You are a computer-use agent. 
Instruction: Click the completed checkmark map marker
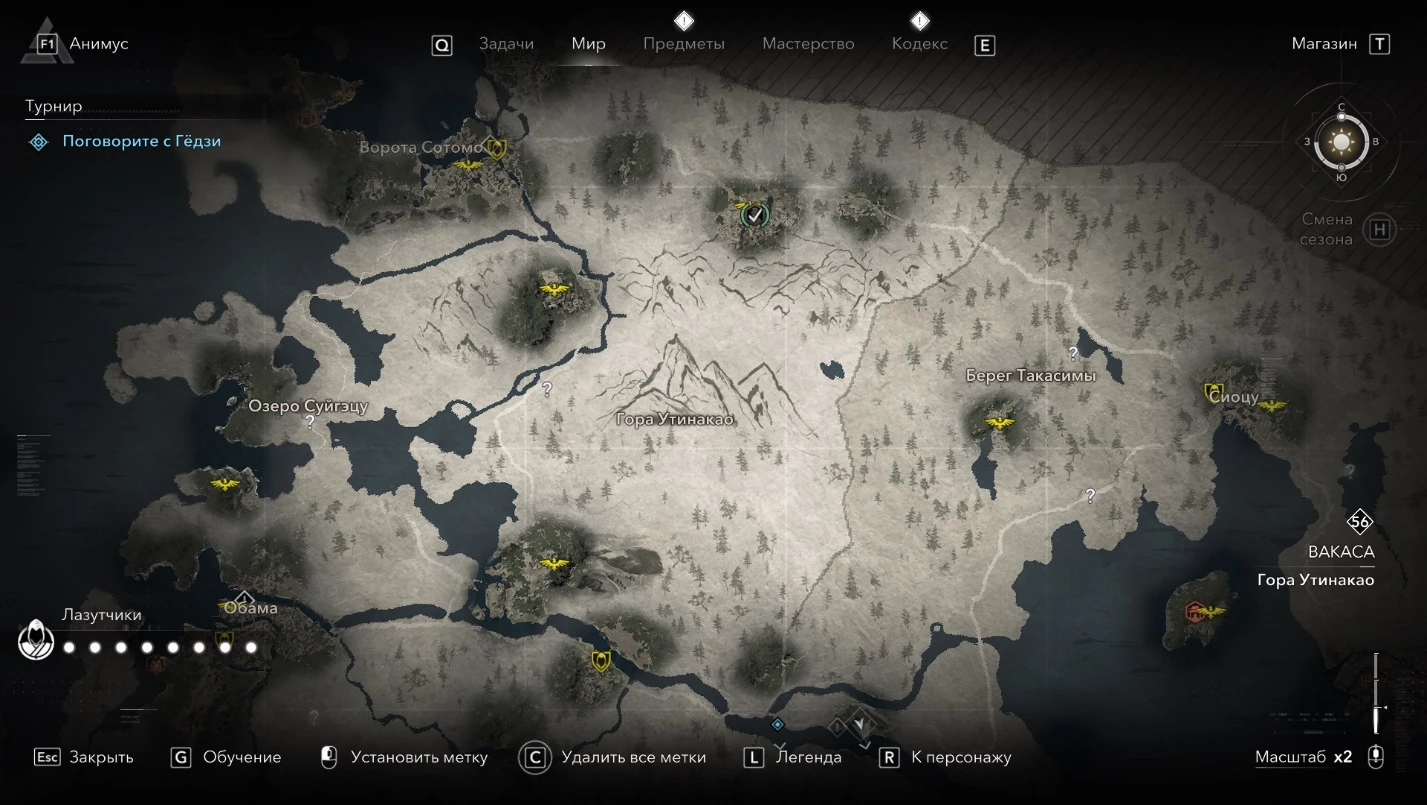point(755,213)
